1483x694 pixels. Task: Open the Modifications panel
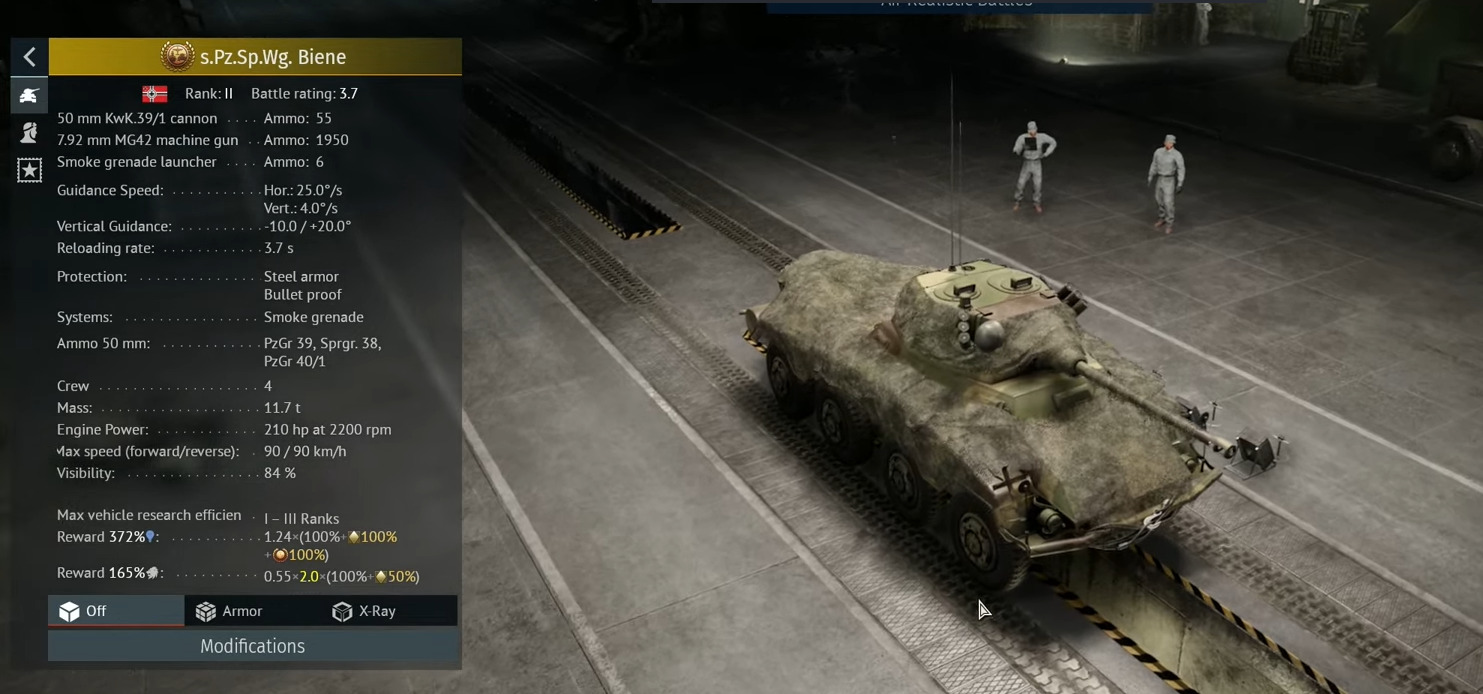tap(253, 646)
